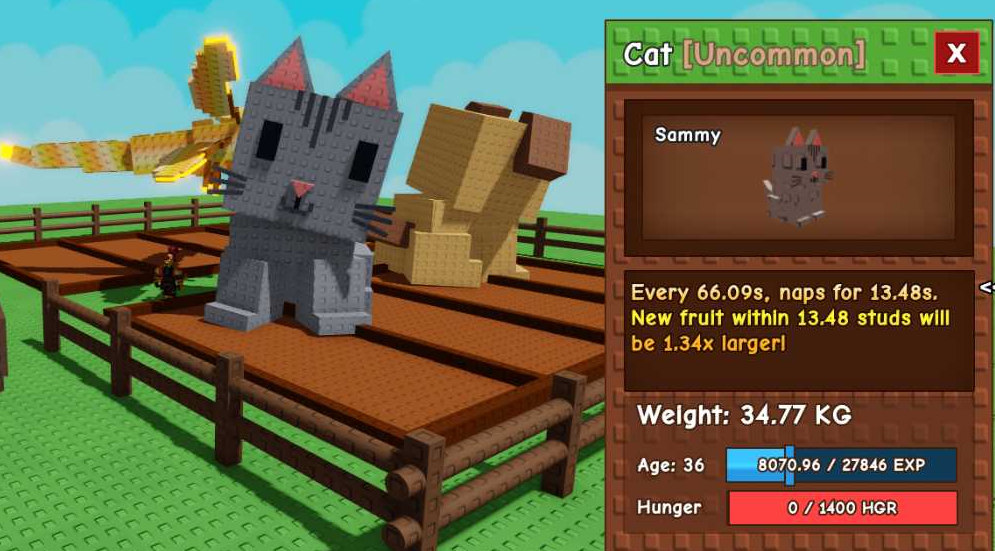Close the Cat info panel

tap(956, 53)
